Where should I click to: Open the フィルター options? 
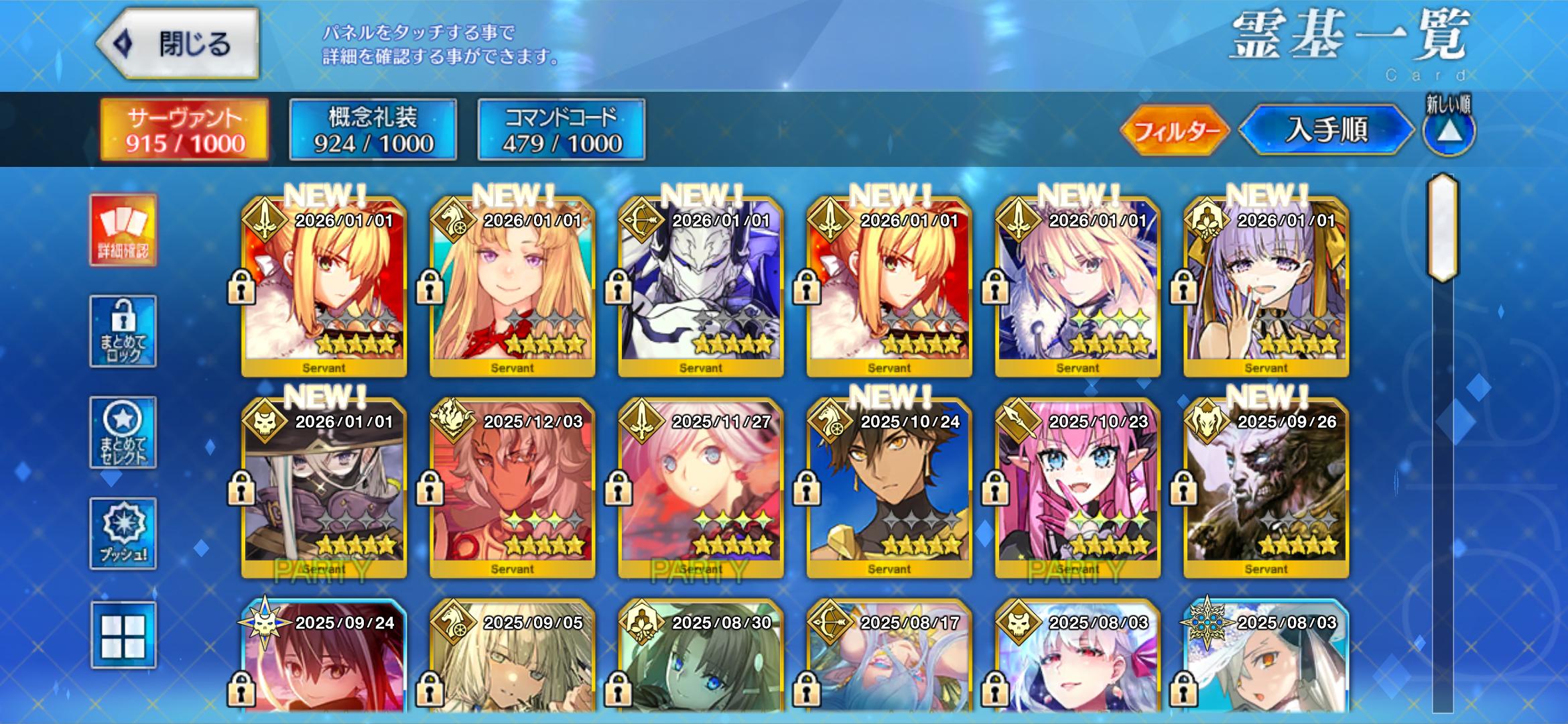point(1175,130)
